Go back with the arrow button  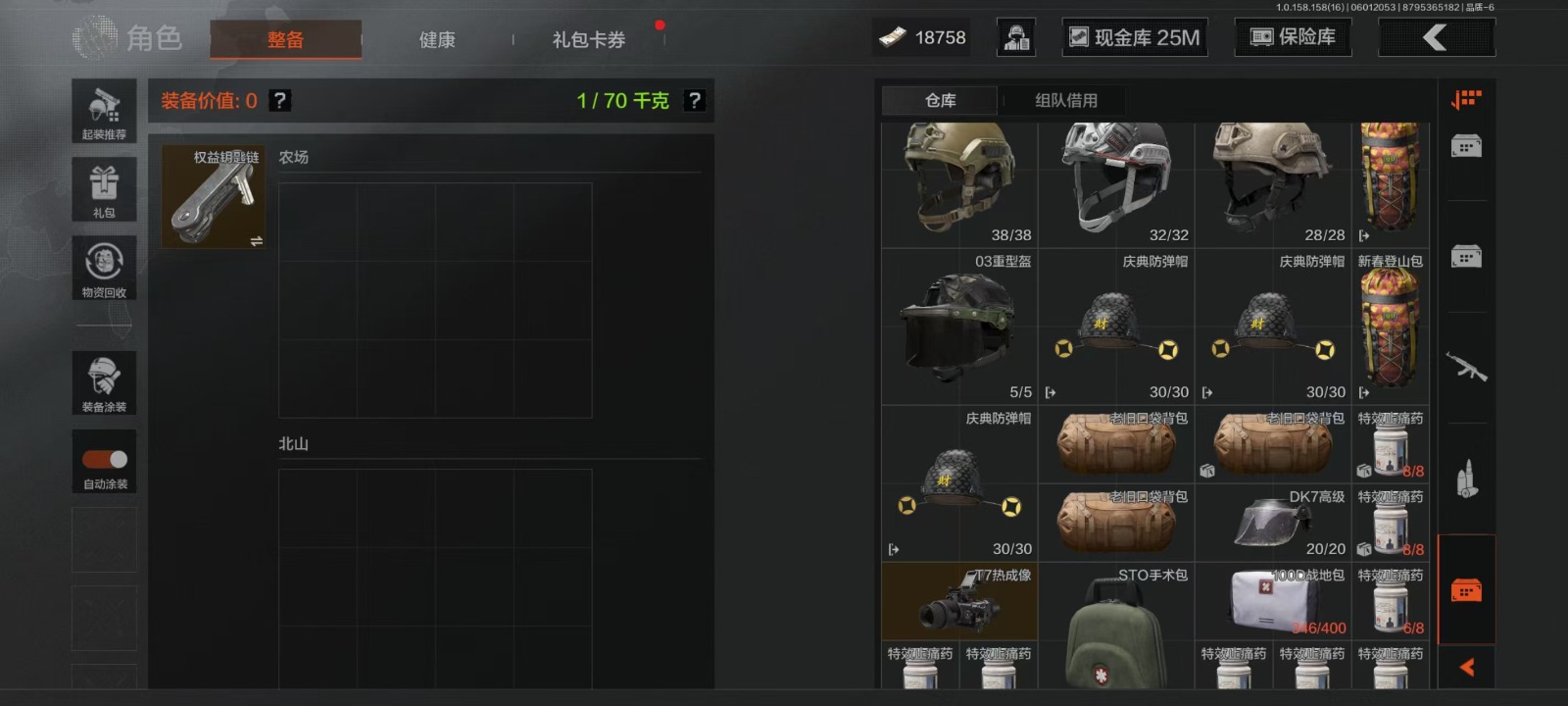coord(1436,37)
